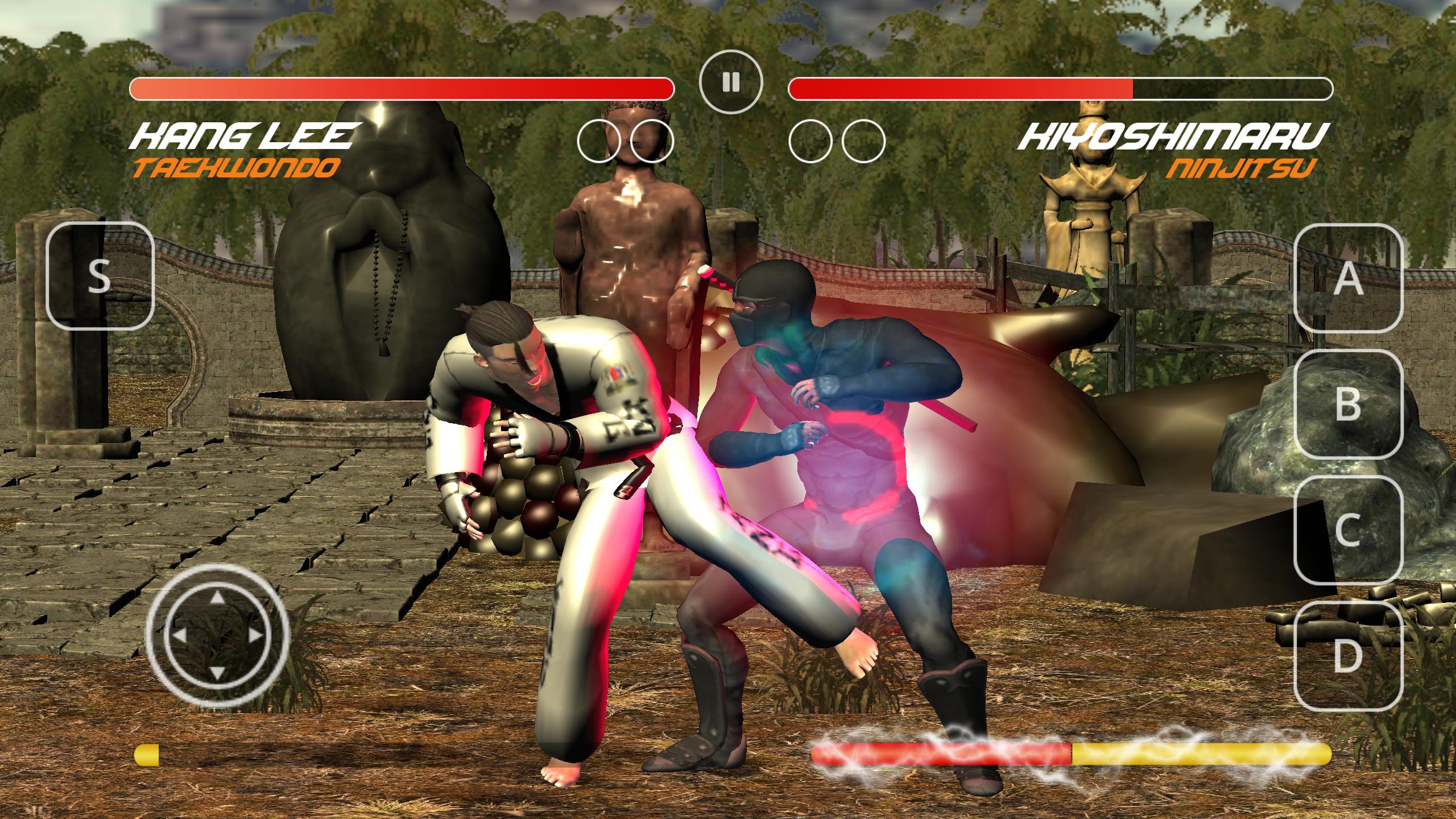Viewport: 1456px width, 819px height.
Task: Hit the A attack button
Action: click(1349, 279)
